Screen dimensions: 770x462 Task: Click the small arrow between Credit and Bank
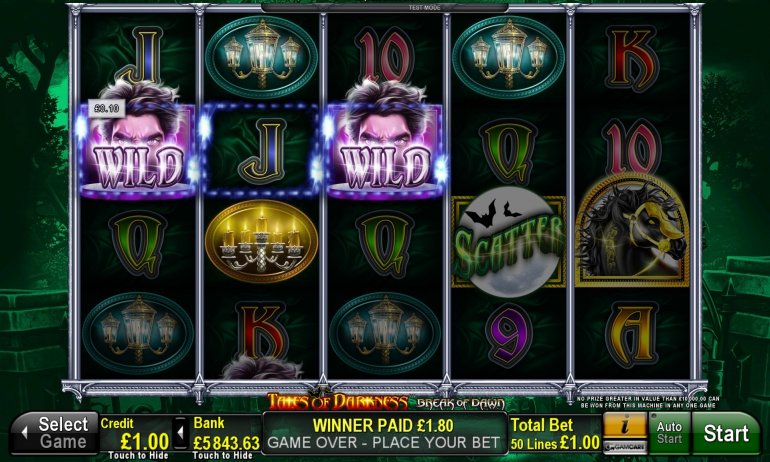pos(181,433)
